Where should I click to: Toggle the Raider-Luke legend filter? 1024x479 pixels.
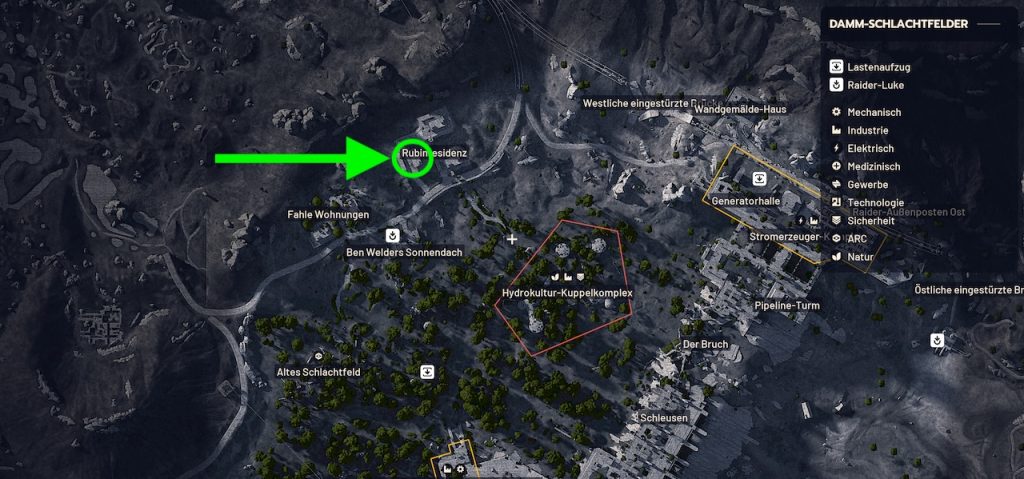[x=870, y=86]
